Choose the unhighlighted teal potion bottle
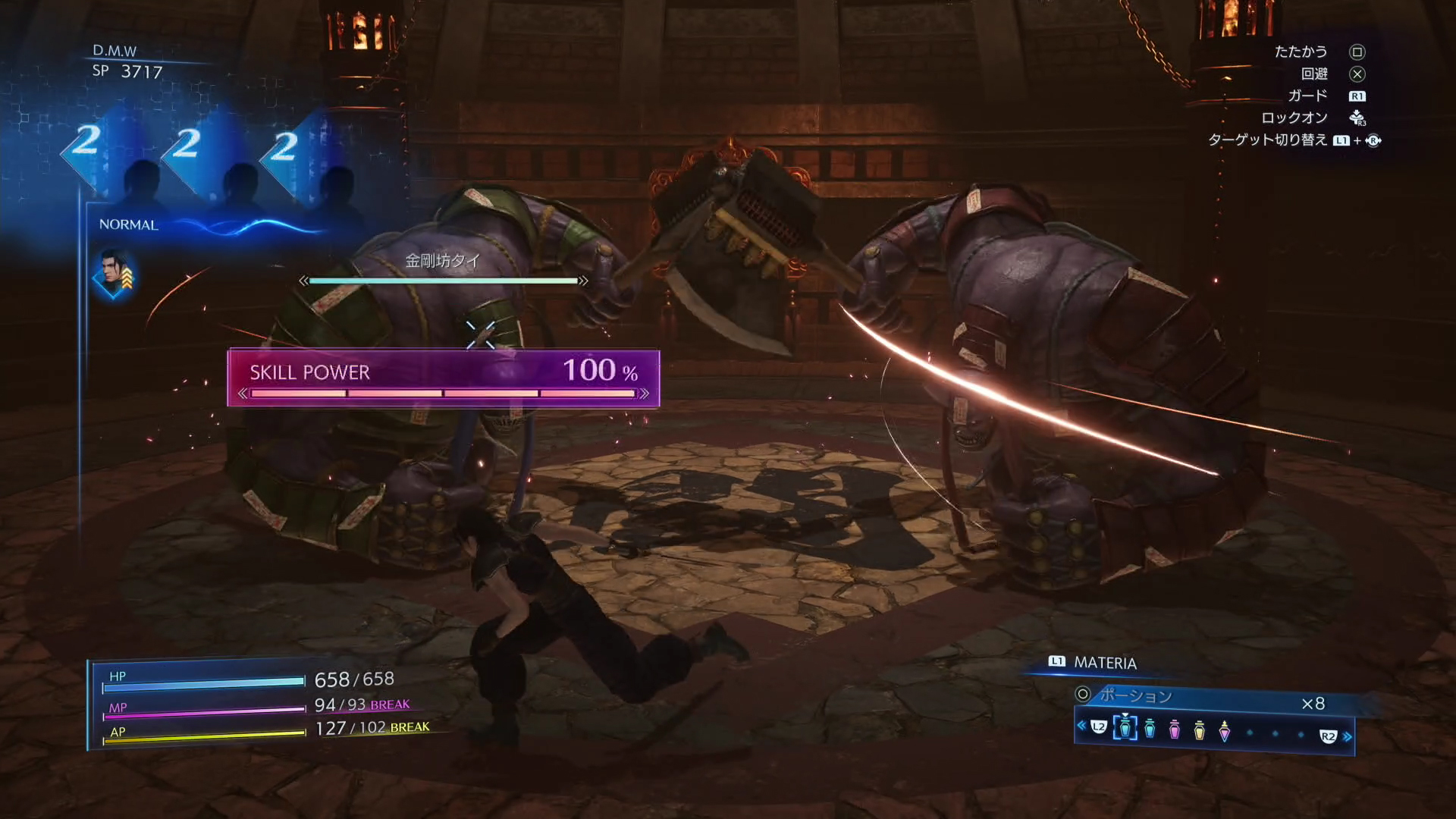 point(1150,729)
